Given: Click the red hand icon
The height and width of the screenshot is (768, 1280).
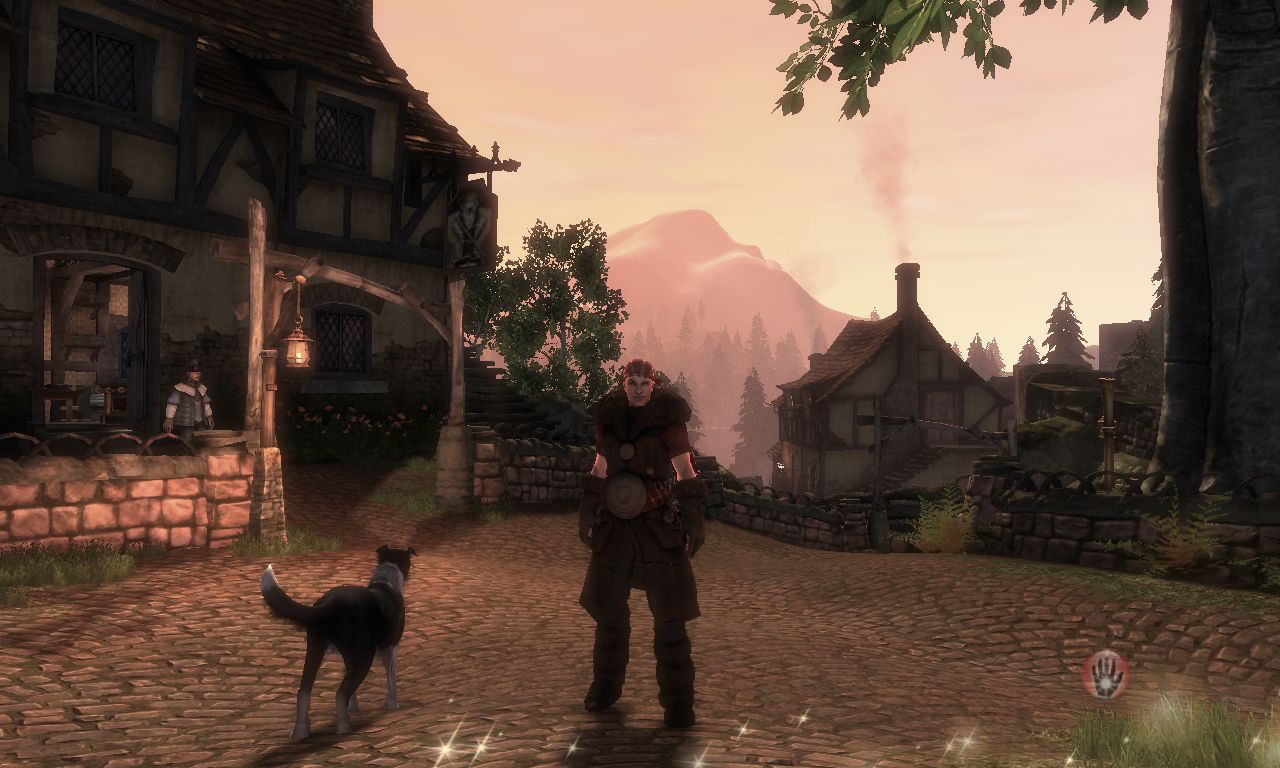Looking at the screenshot, I should pyautogui.click(x=1105, y=674).
